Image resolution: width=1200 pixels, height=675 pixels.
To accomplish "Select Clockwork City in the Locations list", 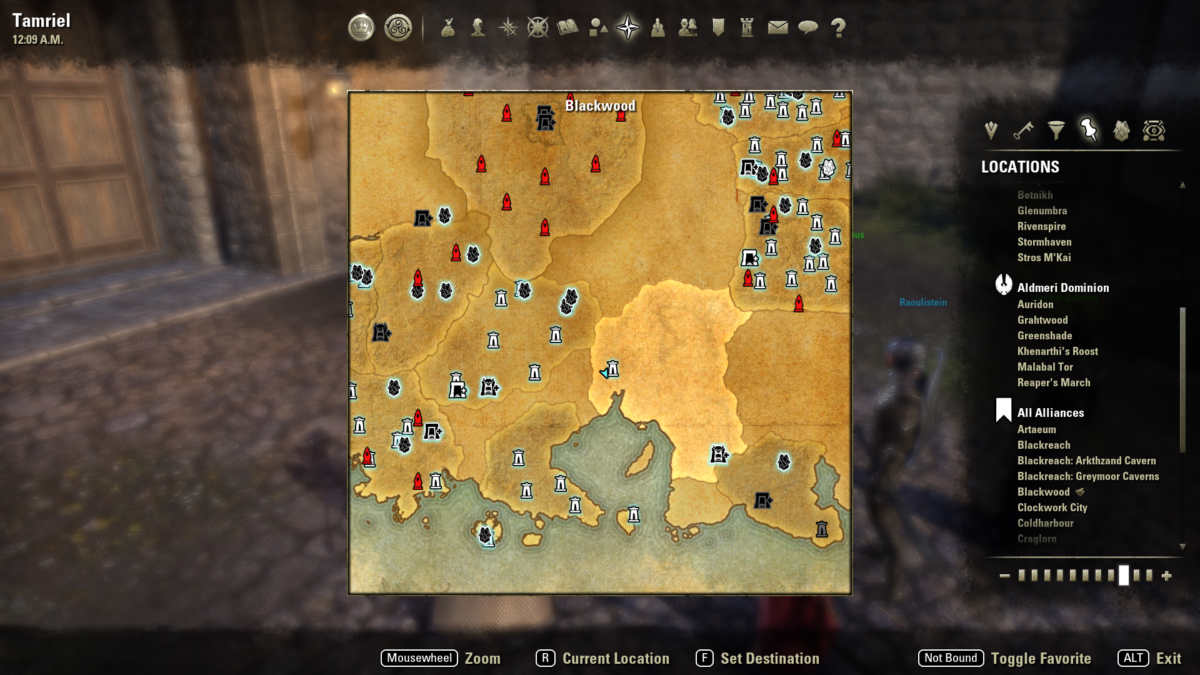I will coord(1052,507).
